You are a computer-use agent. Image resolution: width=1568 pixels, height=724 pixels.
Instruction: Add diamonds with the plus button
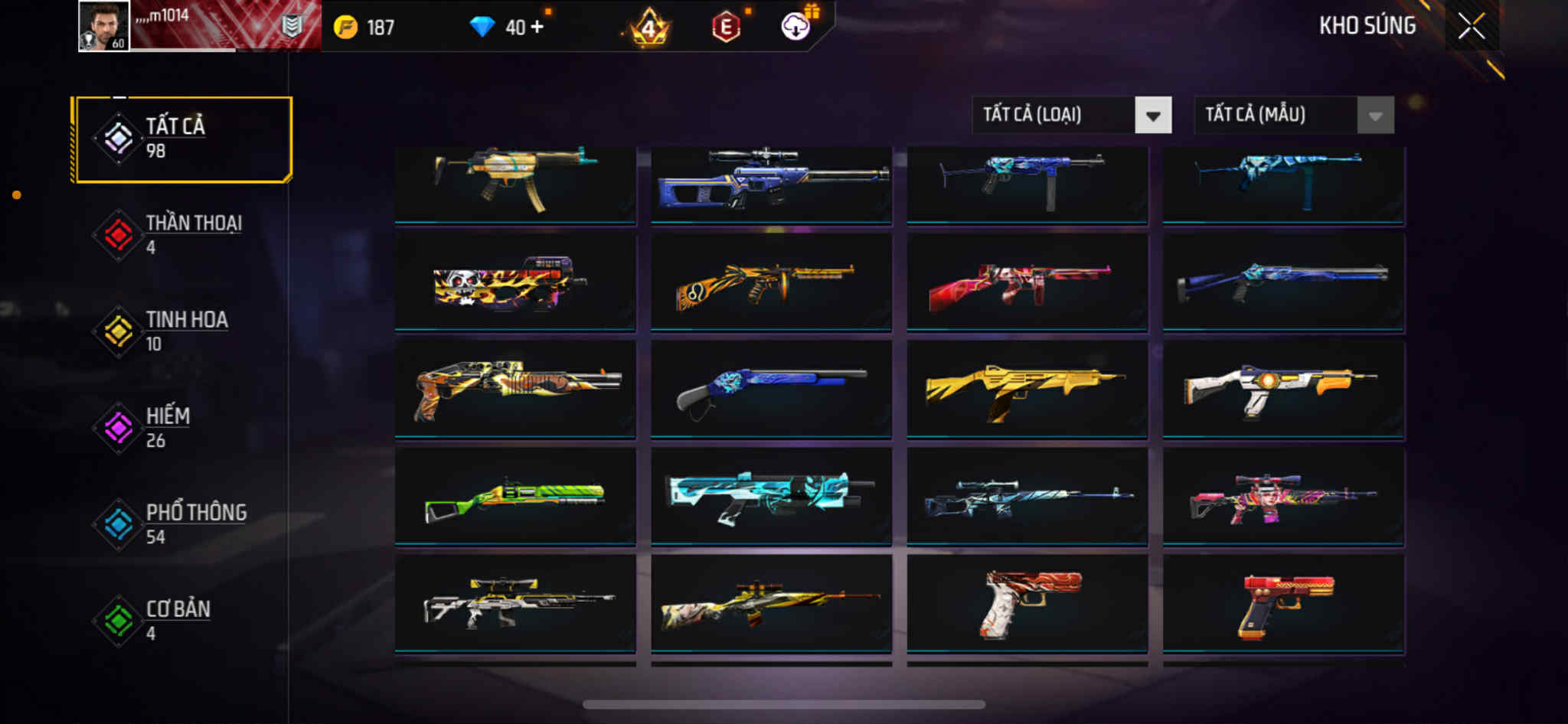coord(537,27)
